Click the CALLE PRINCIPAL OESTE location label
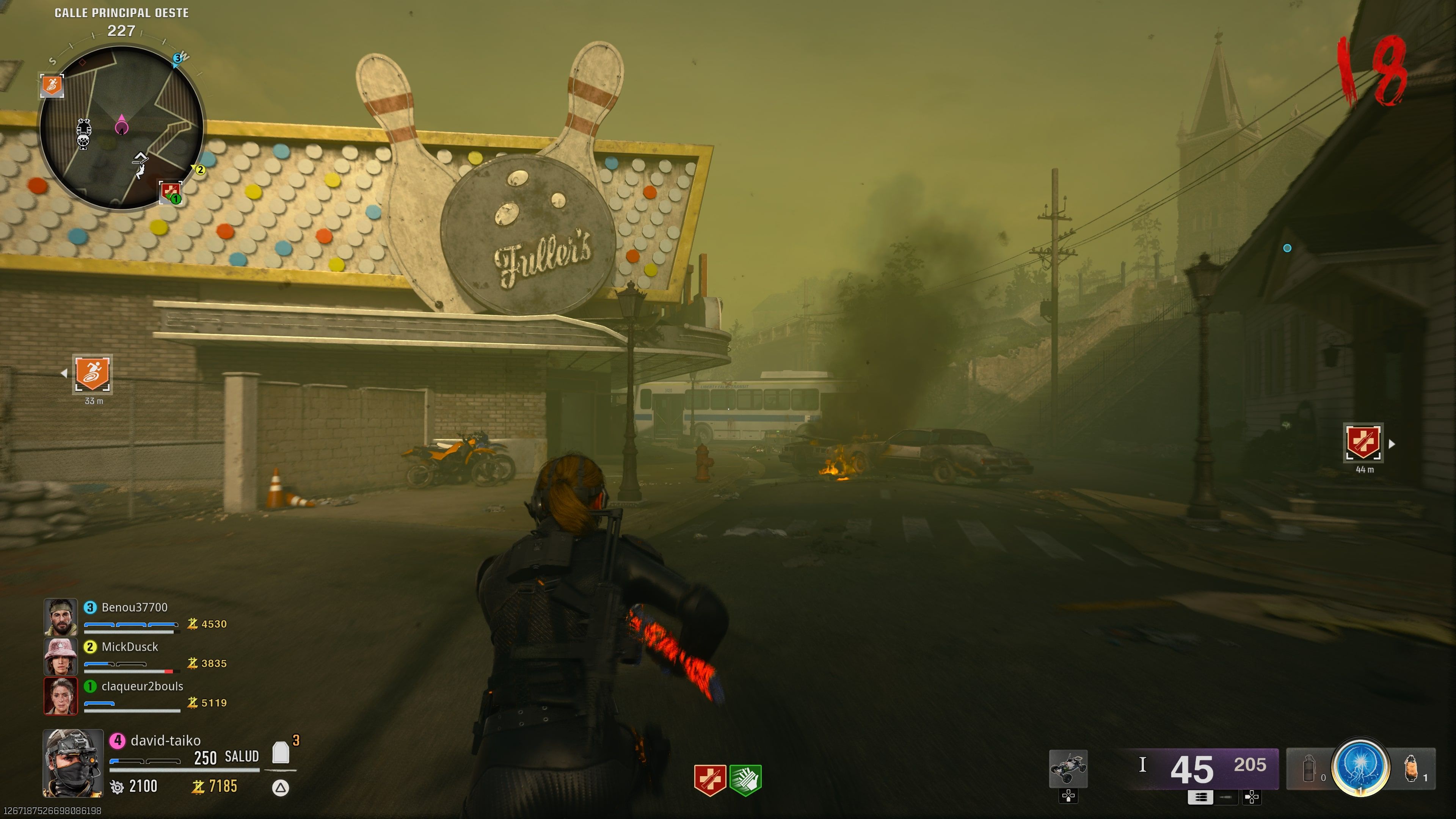Screen dimensions: 1456x819 tap(121, 13)
